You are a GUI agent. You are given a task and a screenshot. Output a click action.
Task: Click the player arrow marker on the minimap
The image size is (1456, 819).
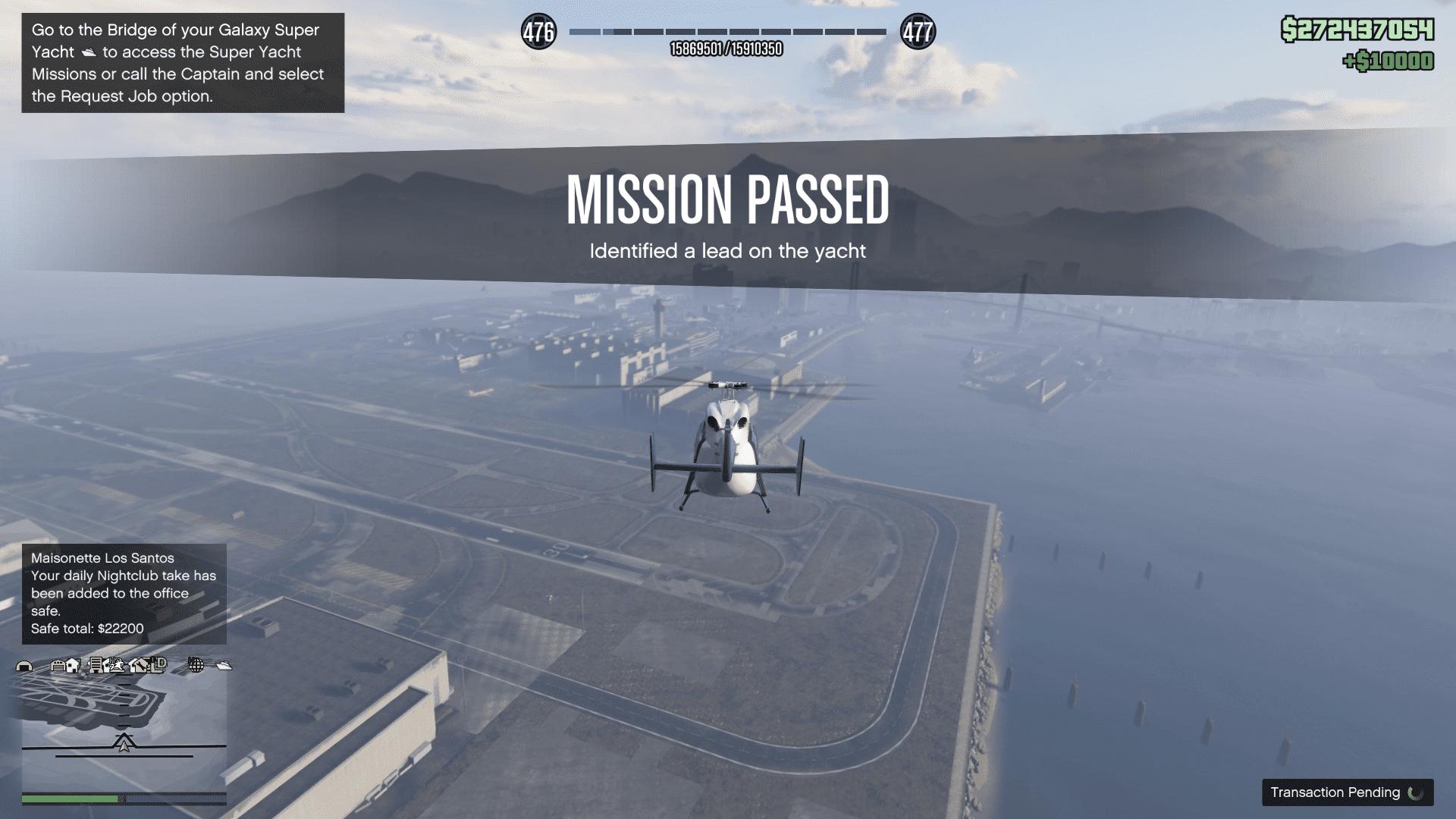124,742
